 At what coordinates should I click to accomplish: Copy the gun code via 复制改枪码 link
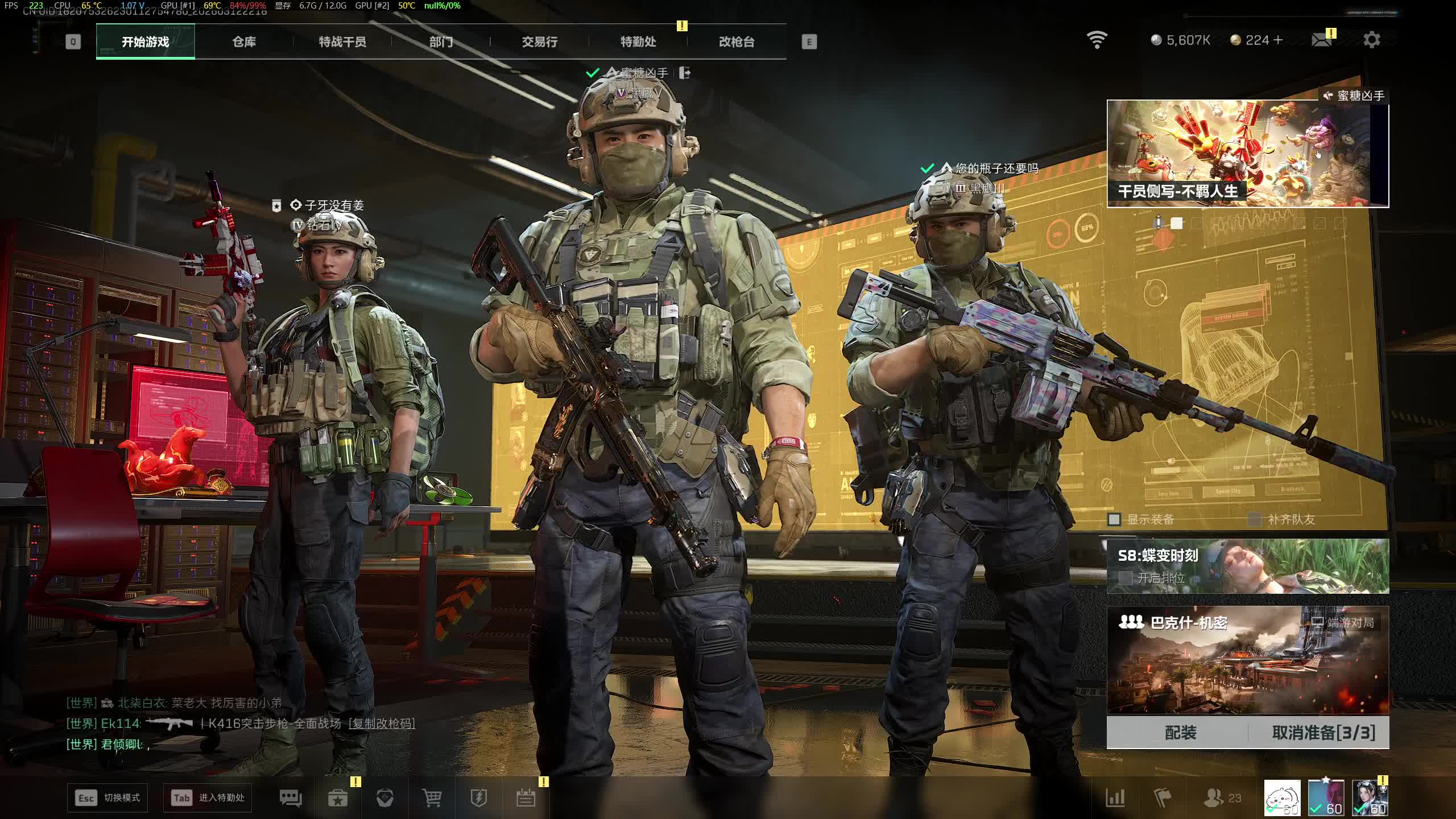[382, 723]
